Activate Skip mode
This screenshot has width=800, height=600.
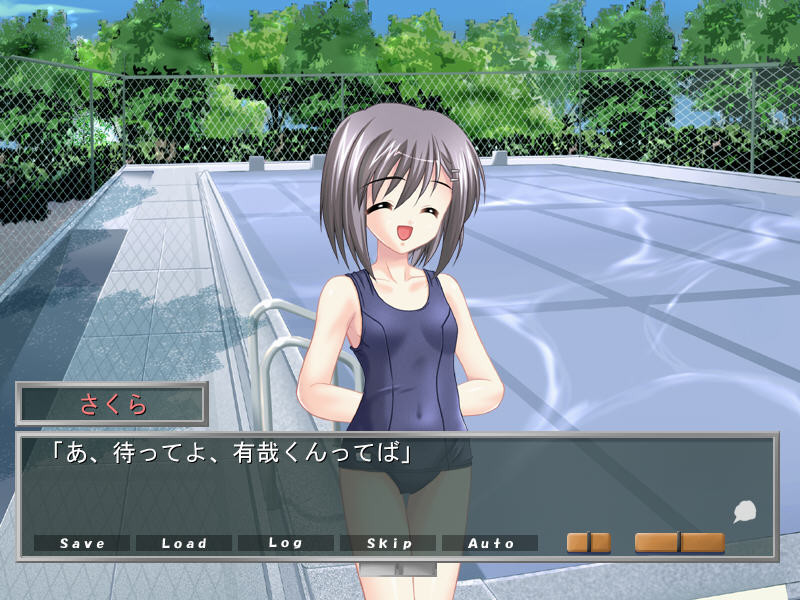pos(388,543)
